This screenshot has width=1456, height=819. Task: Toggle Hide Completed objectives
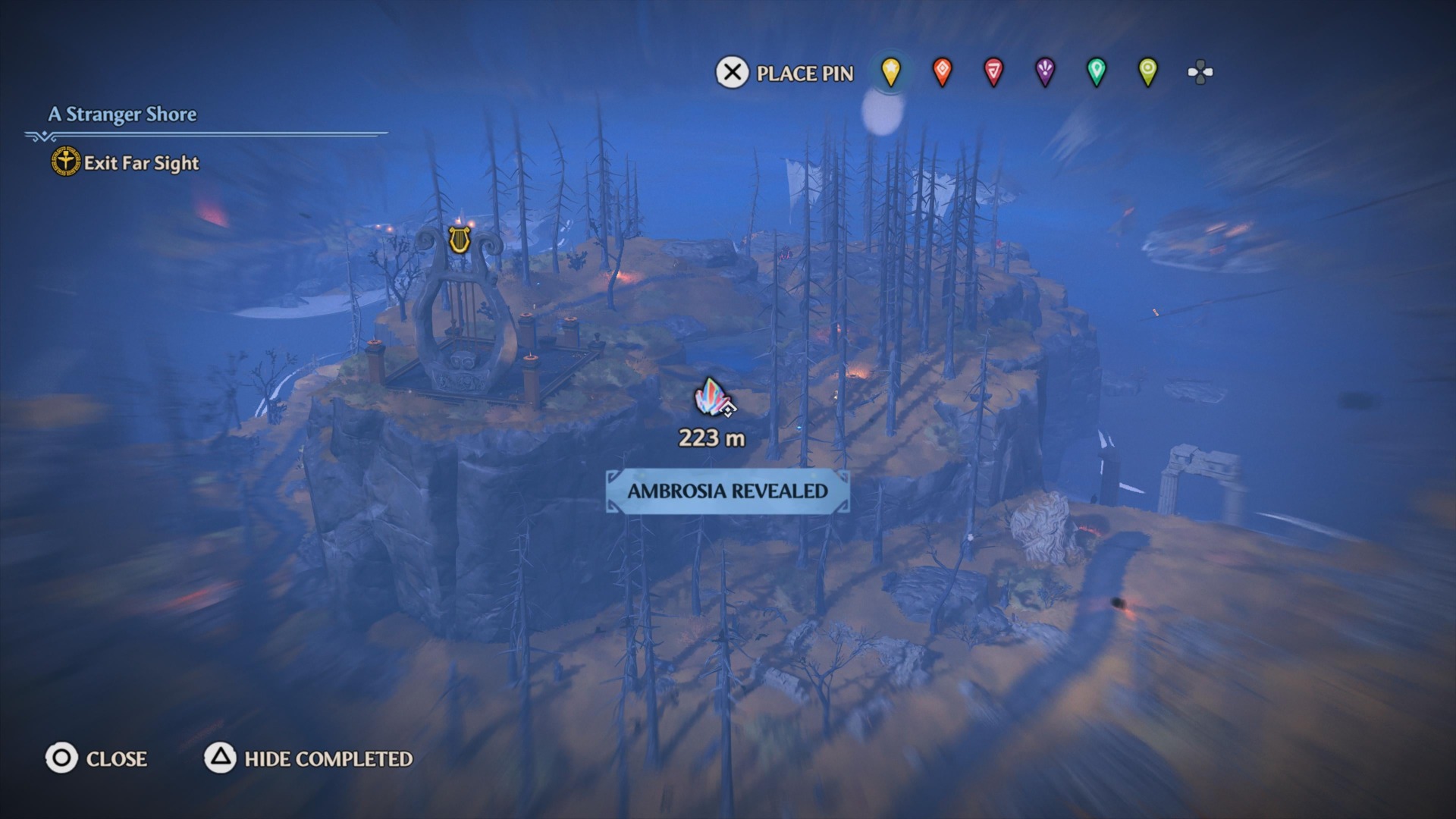[x=328, y=758]
